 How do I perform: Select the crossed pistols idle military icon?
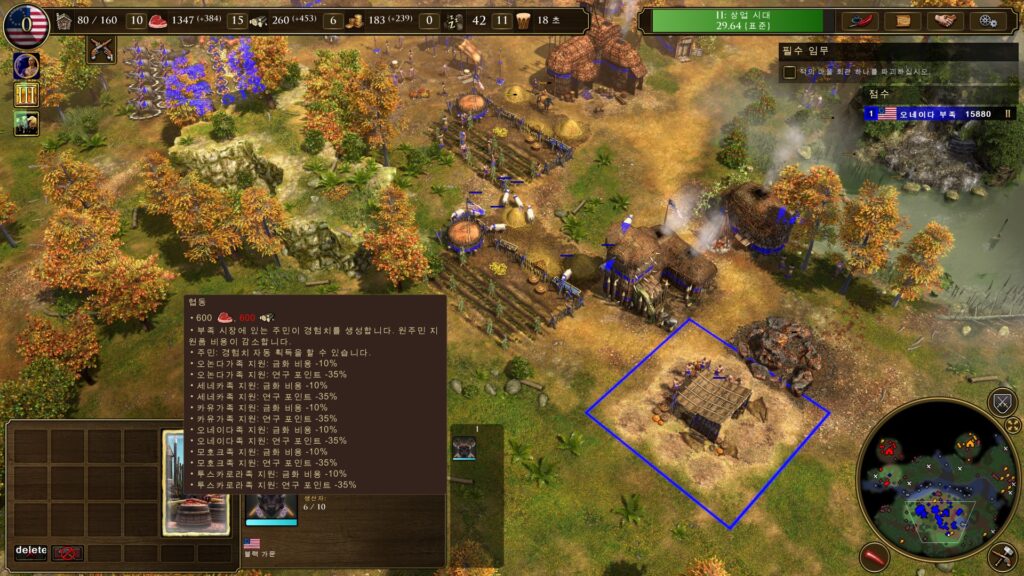click(x=100, y=48)
